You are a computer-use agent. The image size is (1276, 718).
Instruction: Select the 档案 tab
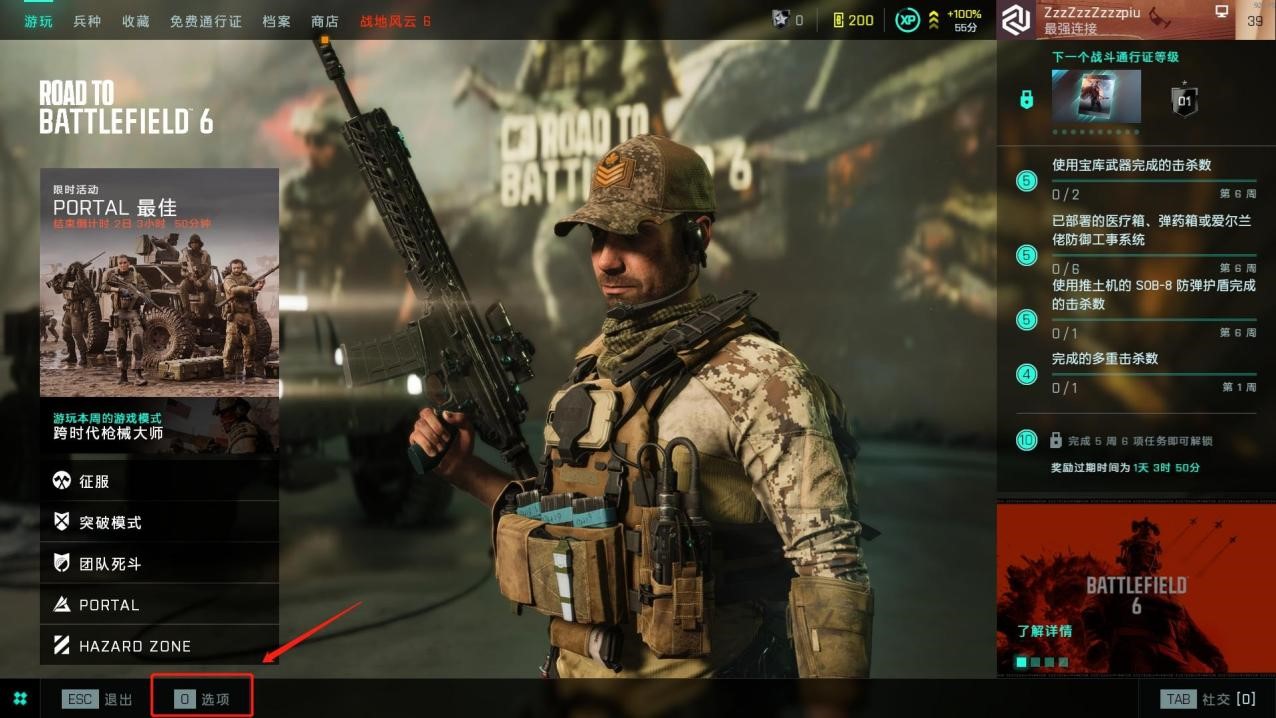276,21
